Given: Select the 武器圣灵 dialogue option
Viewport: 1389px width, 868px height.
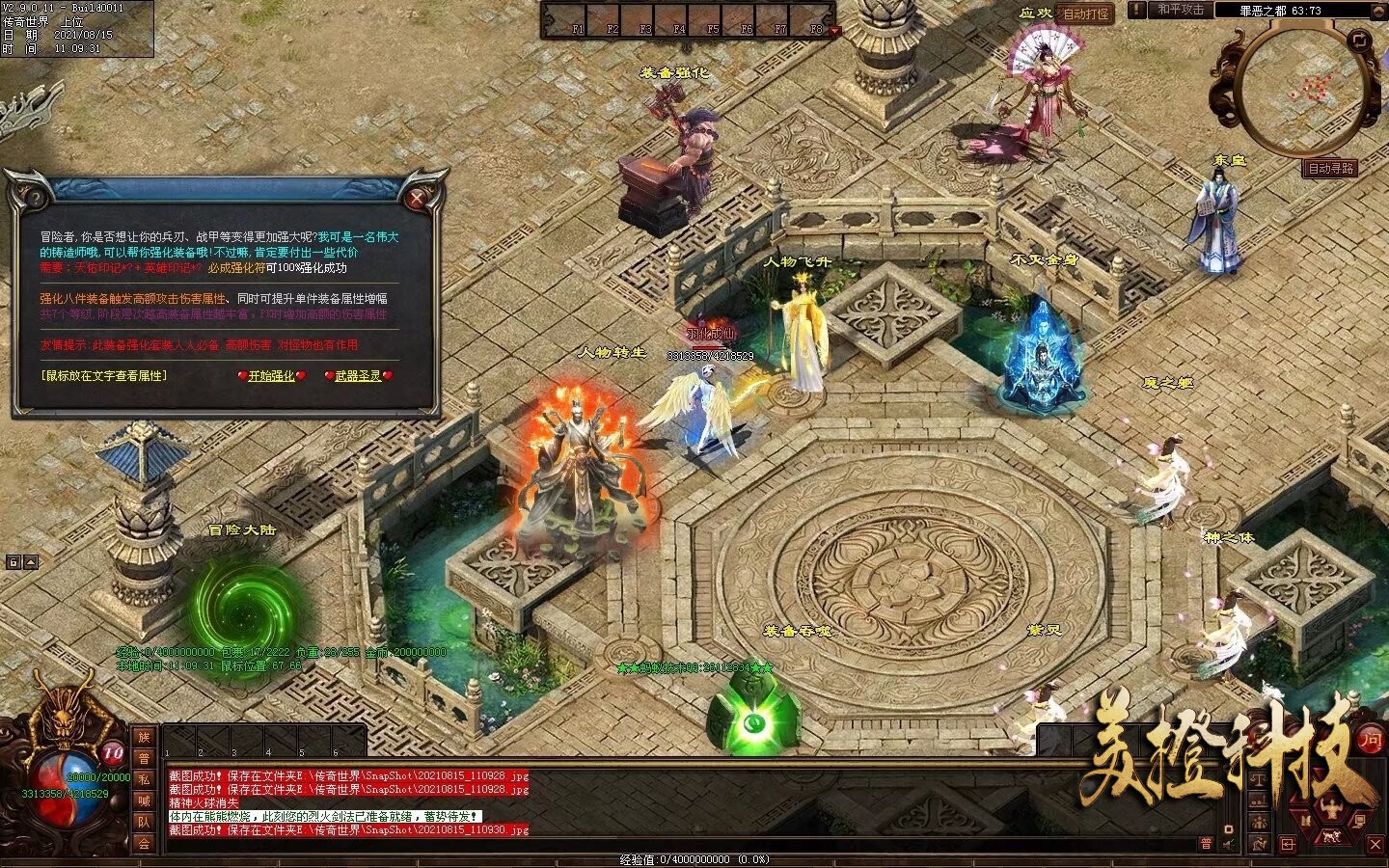Looking at the screenshot, I should [358, 376].
